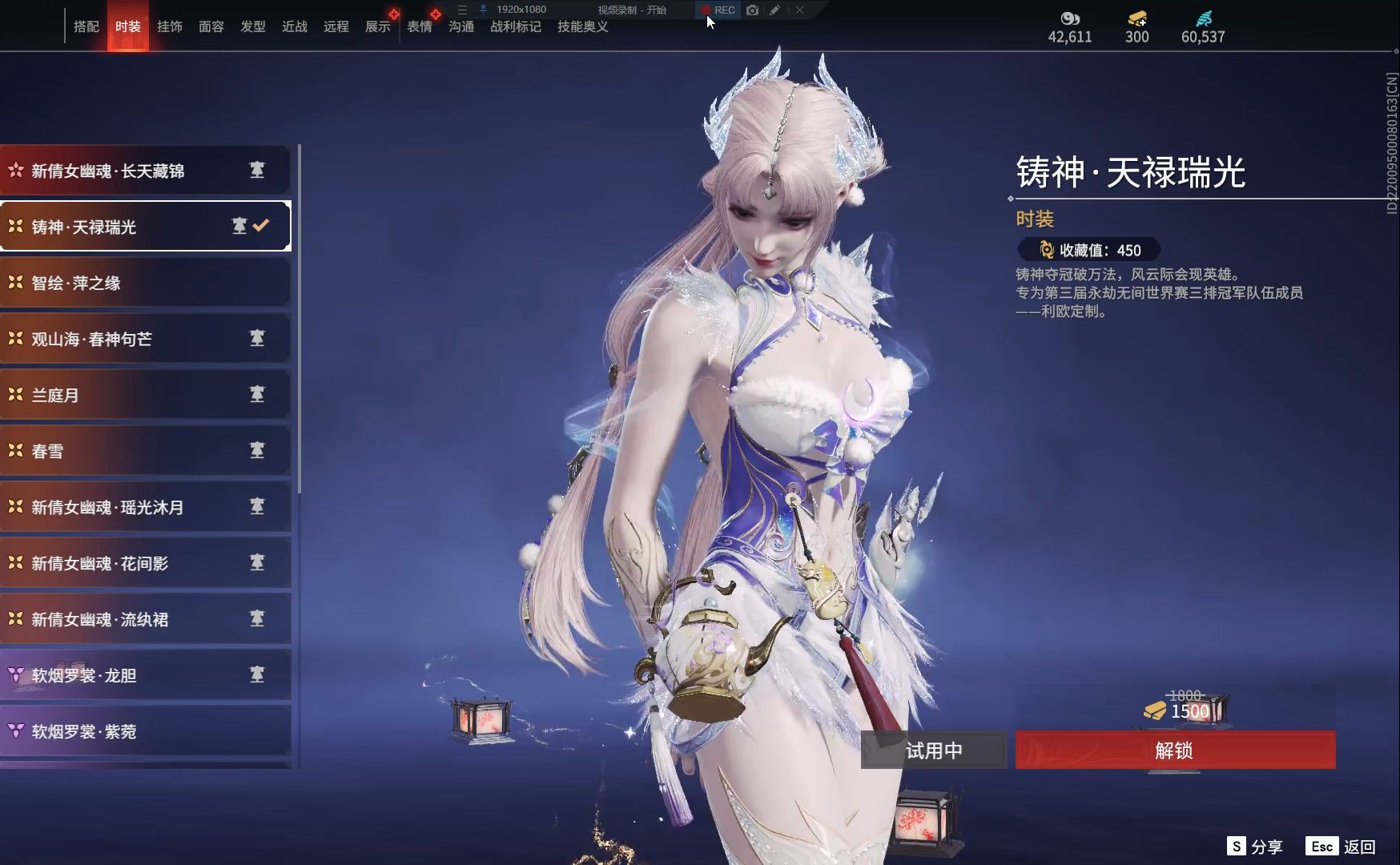Click the pencil edit icon in recording toolbar
The width and height of the screenshot is (1400, 865).
(x=774, y=10)
